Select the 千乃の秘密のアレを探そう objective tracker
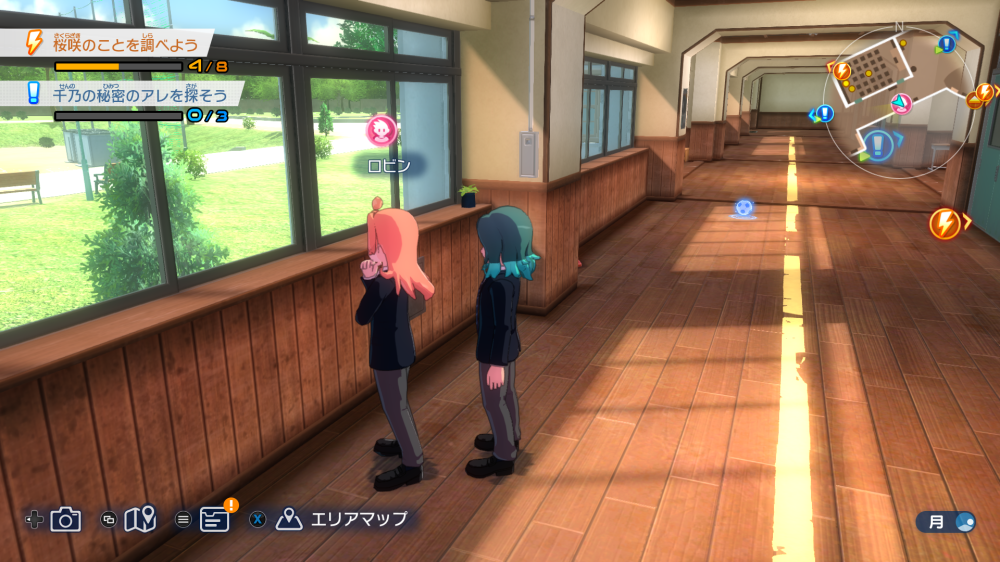Image resolution: width=1000 pixels, height=562 pixels. coord(135,94)
